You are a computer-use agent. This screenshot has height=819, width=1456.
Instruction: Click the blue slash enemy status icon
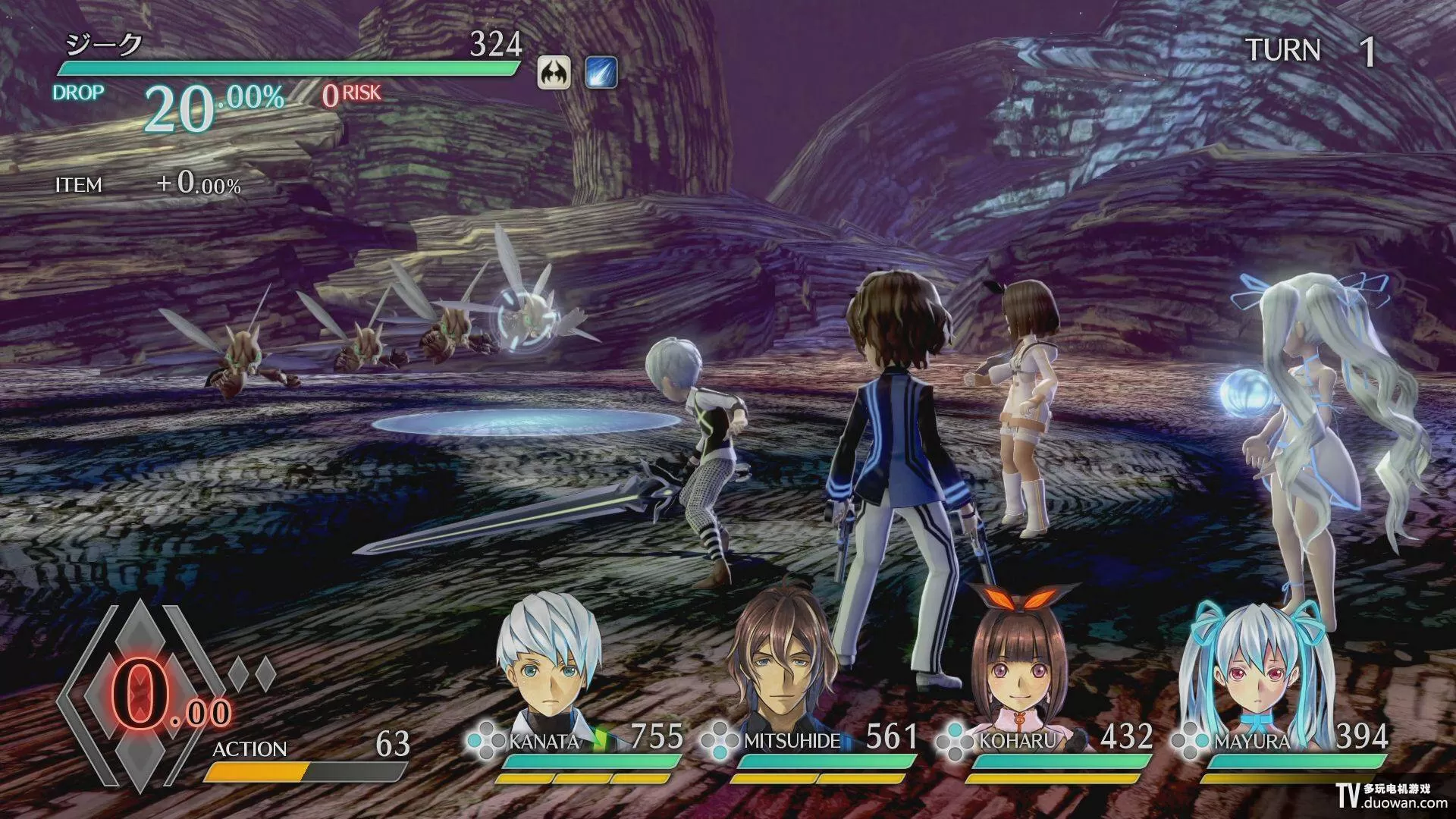pyautogui.click(x=601, y=74)
